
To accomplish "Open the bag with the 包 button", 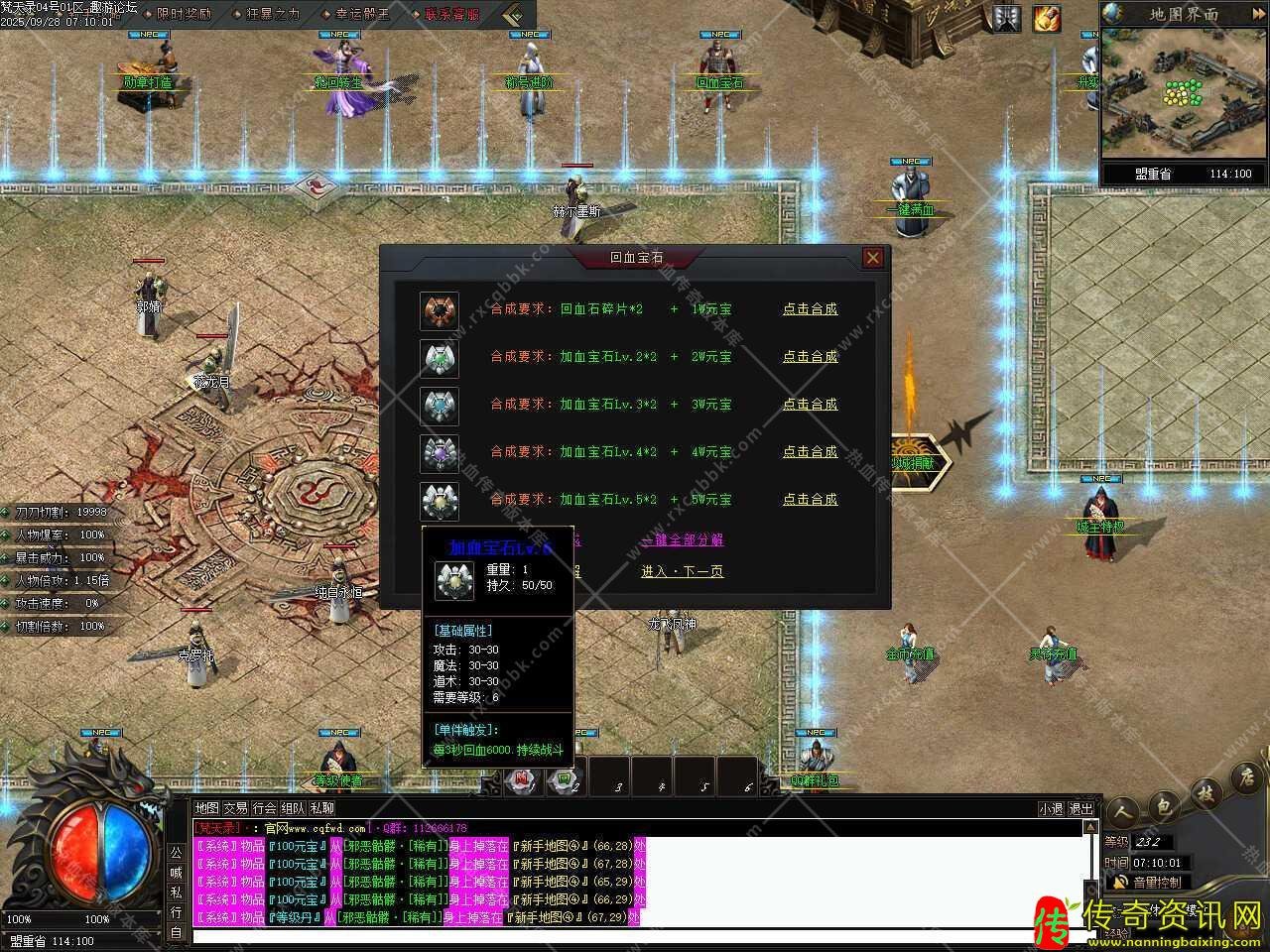I will [1163, 807].
